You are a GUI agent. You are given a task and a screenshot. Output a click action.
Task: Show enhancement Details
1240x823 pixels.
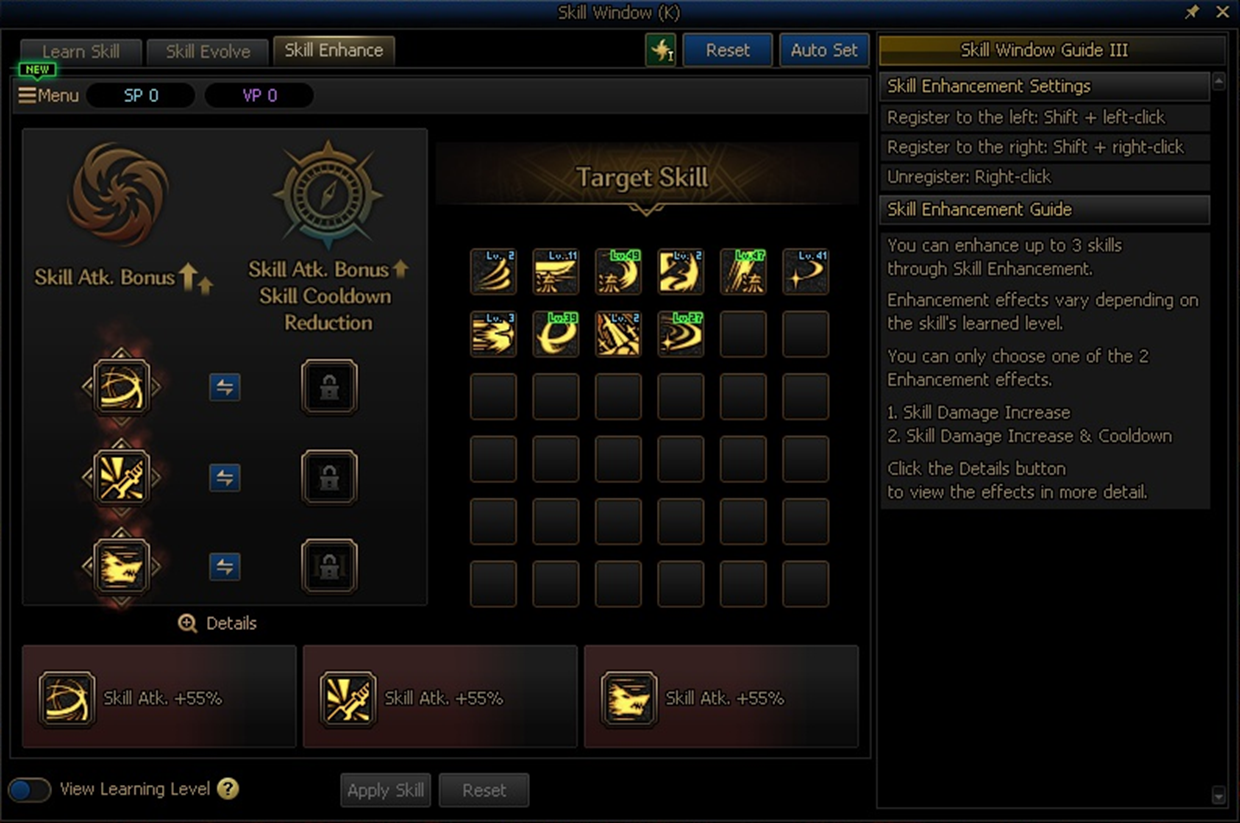pos(218,623)
